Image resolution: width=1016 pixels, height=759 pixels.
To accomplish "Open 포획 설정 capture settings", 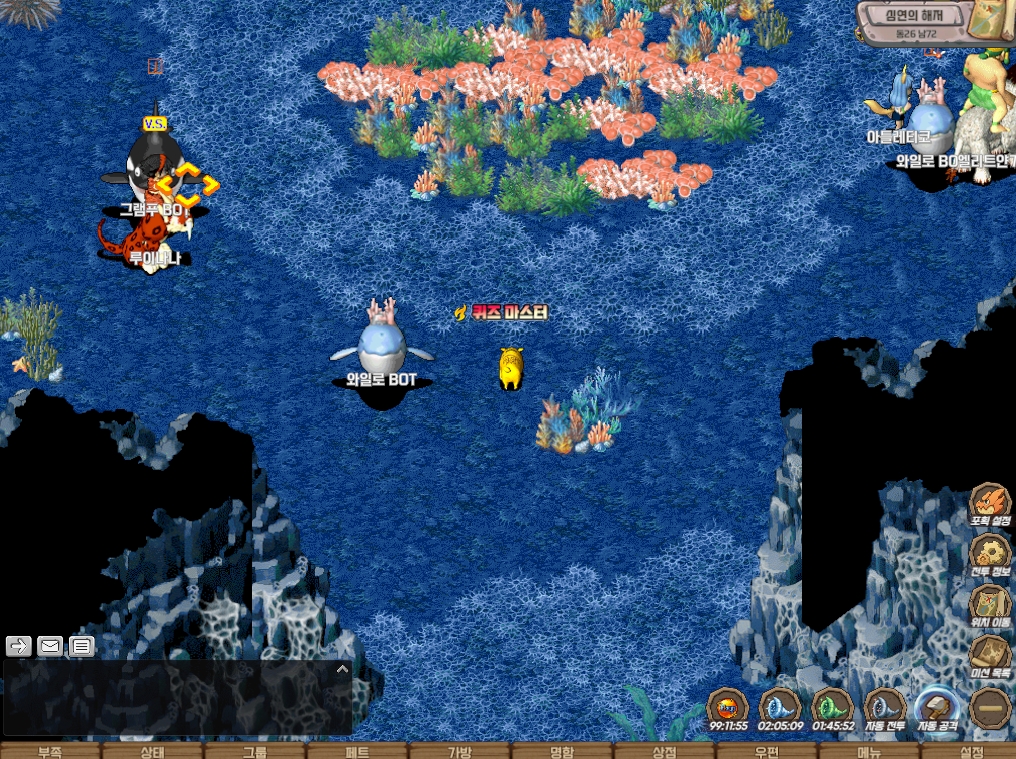I will point(990,503).
